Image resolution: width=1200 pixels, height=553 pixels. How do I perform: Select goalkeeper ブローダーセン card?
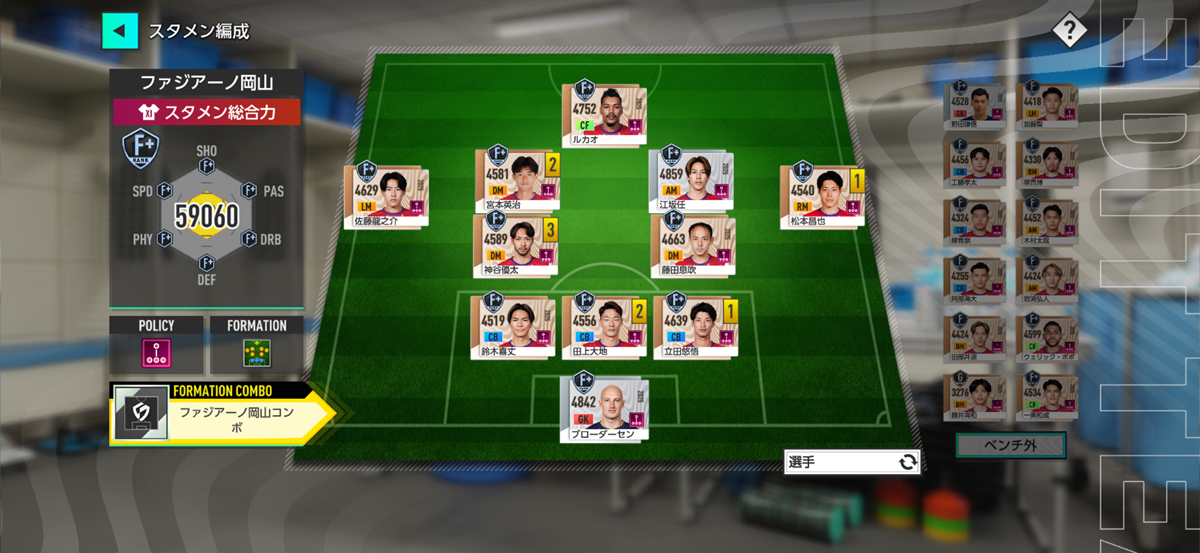click(604, 407)
